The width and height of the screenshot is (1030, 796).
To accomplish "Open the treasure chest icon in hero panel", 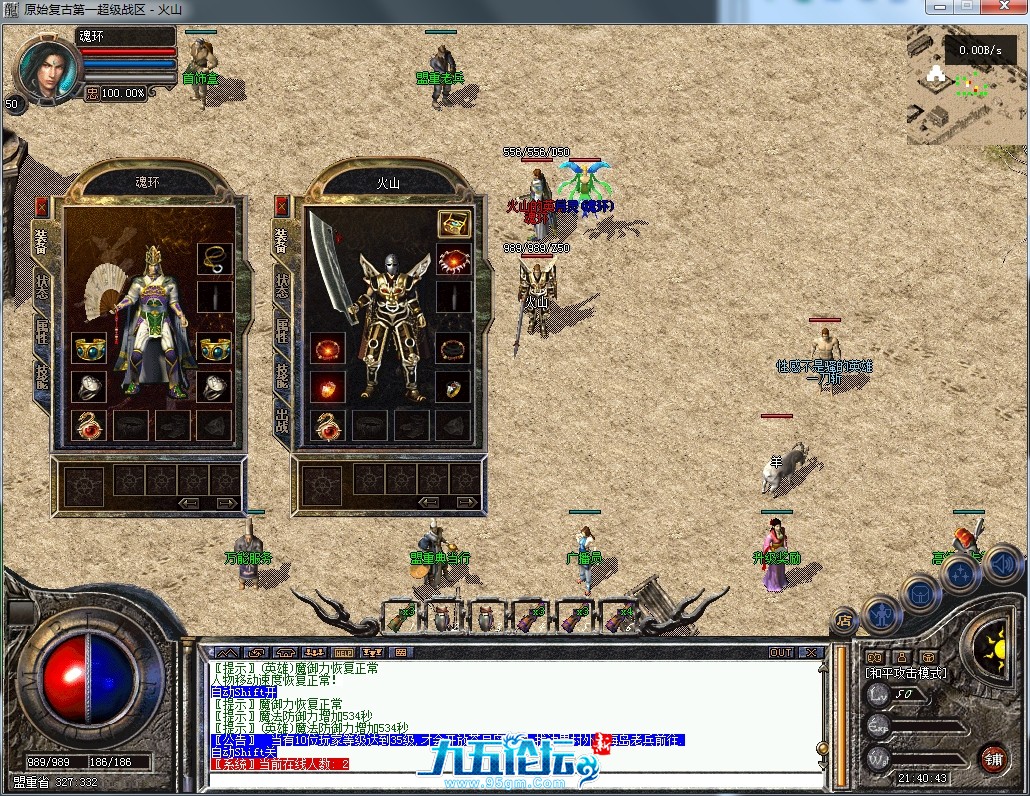I will (454, 224).
